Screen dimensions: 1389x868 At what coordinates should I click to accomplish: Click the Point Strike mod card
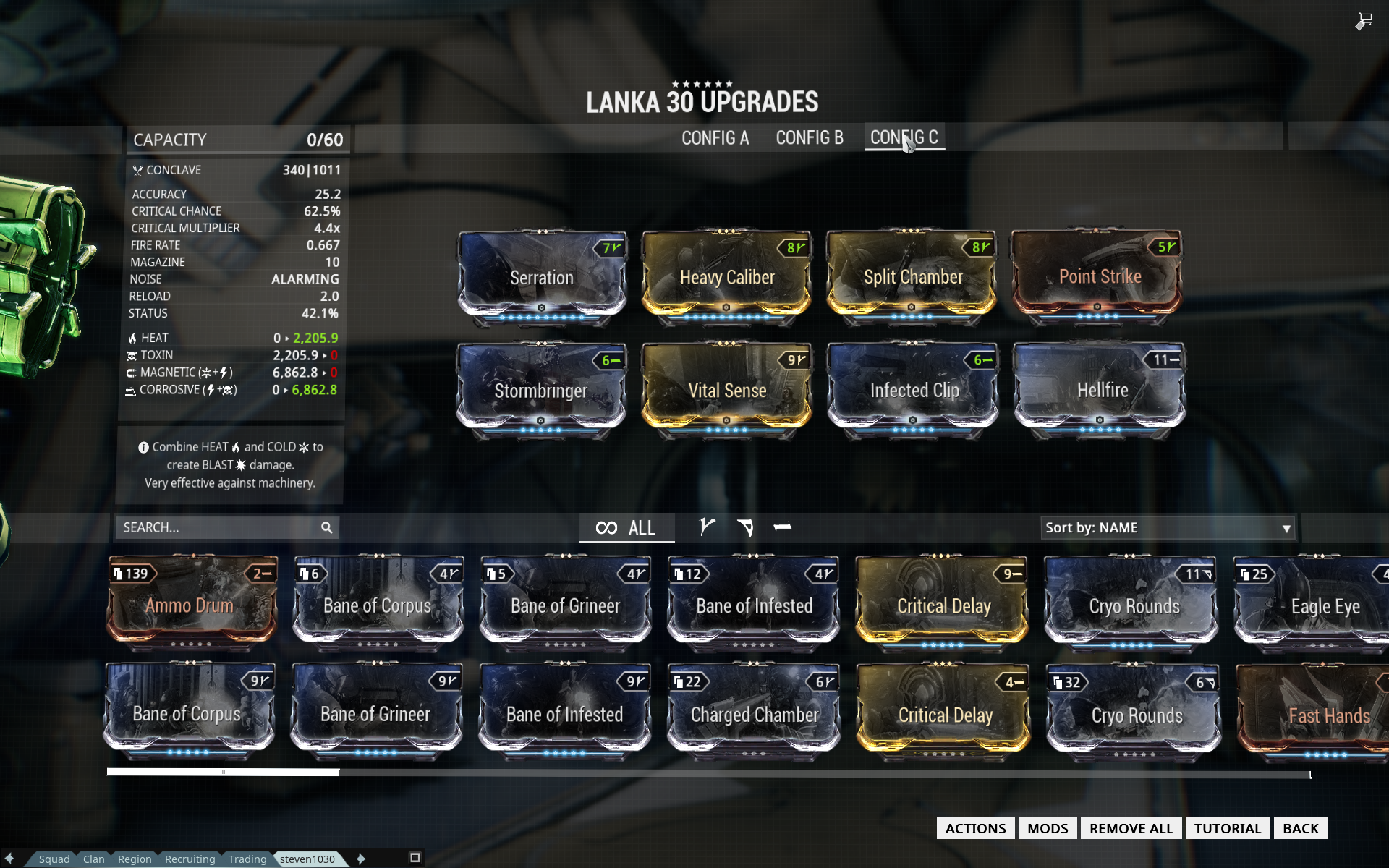click(1098, 277)
